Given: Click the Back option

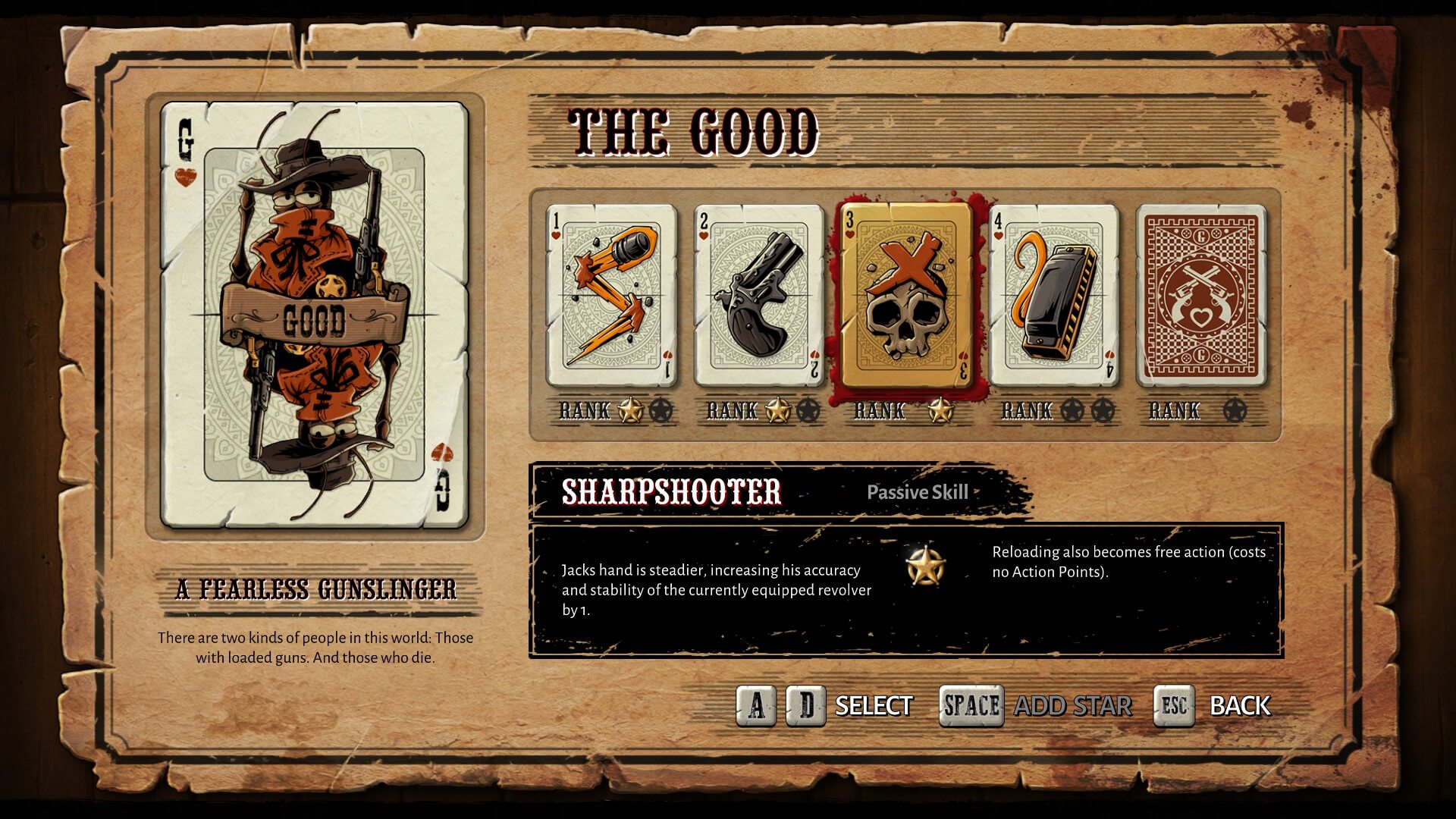Looking at the screenshot, I should 1239,706.
